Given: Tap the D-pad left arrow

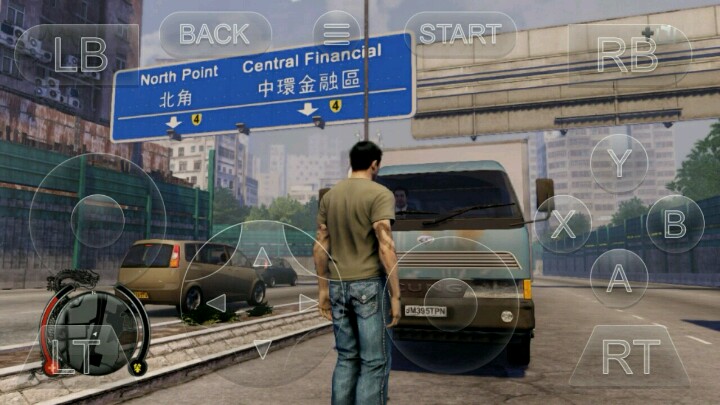Looking at the screenshot, I should [216, 302].
